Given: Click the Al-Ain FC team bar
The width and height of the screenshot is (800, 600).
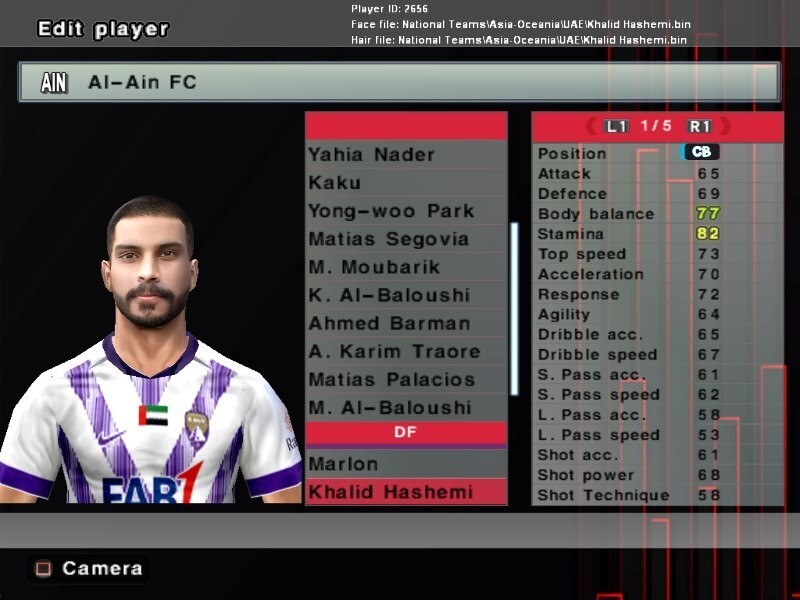Looking at the screenshot, I should click(398, 83).
